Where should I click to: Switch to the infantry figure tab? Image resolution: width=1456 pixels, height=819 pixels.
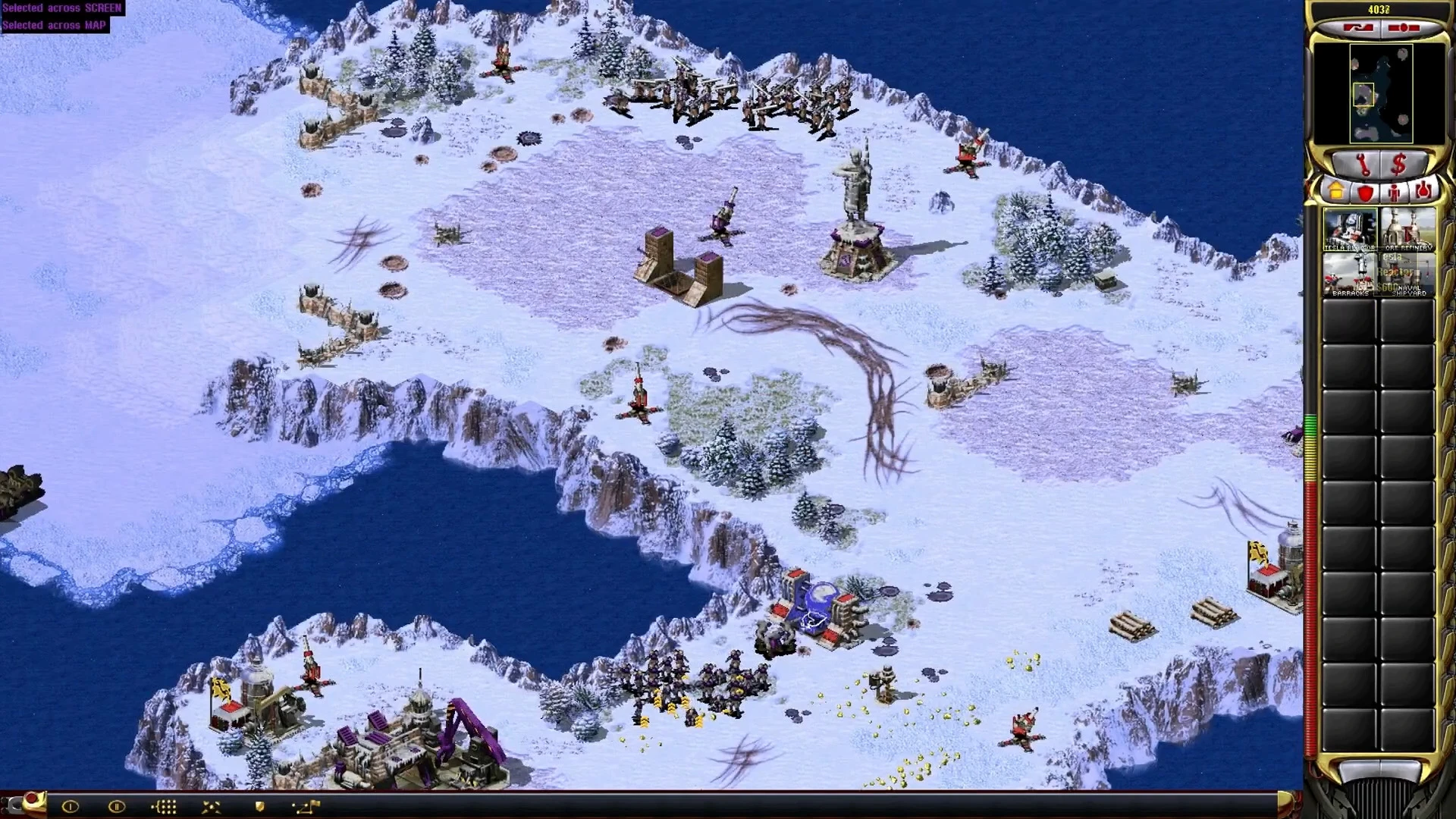coord(1394,192)
